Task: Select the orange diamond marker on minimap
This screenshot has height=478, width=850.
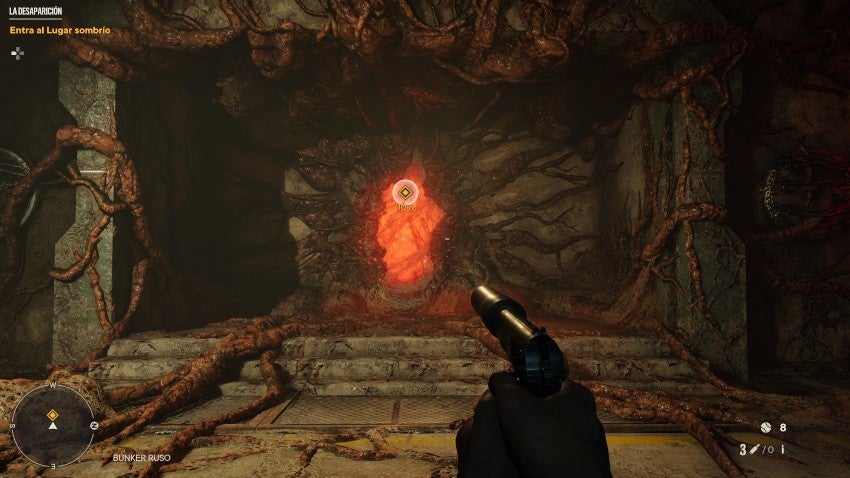Action: (x=52, y=414)
